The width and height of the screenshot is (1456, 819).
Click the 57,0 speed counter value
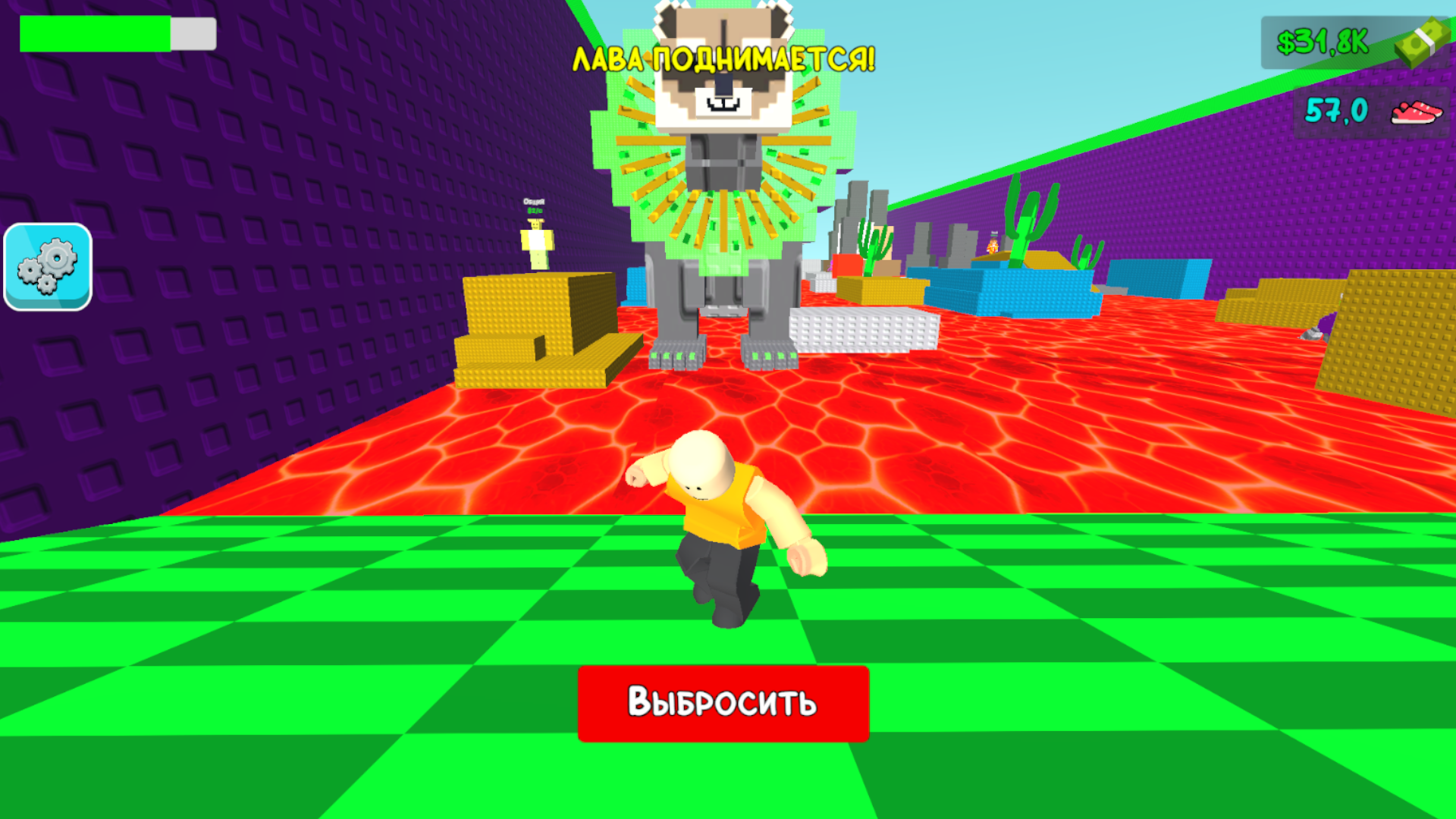(1336, 109)
